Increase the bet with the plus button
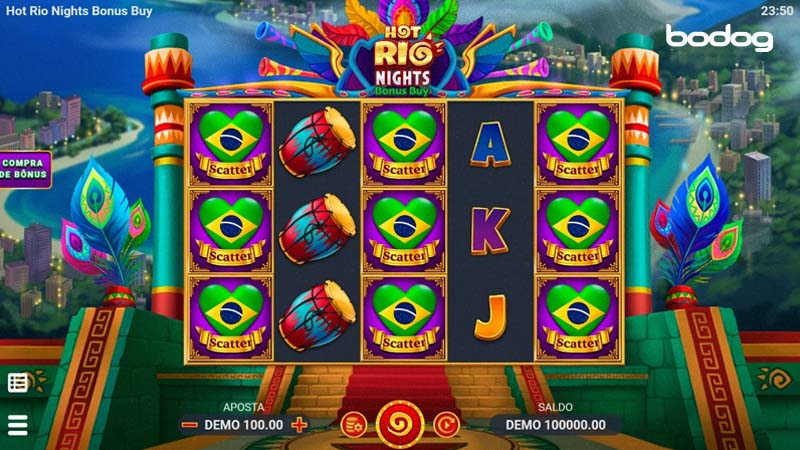The width and height of the screenshot is (800, 450). (299, 424)
